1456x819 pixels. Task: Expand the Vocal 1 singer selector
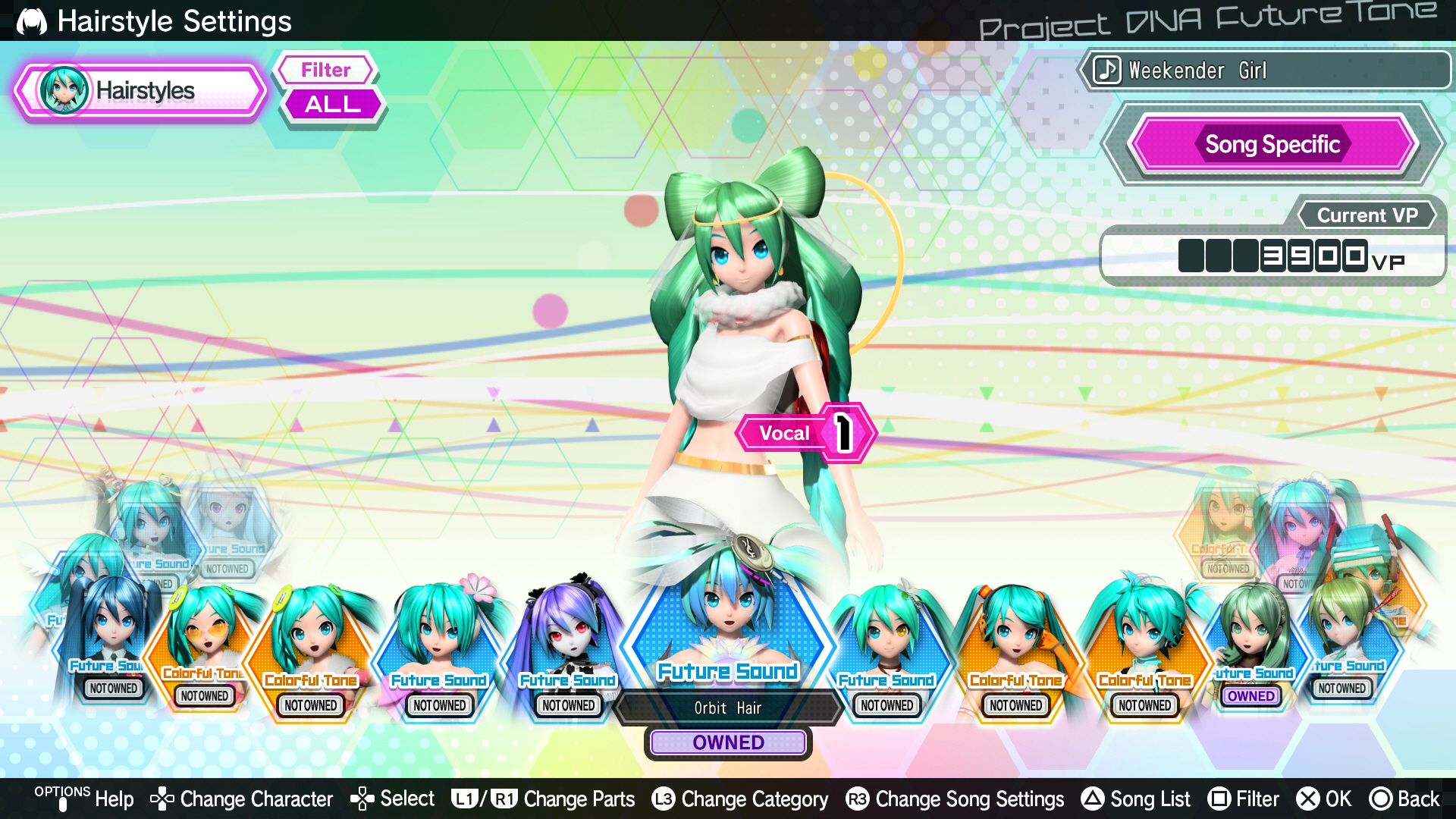pyautogui.click(x=806, y=432)
